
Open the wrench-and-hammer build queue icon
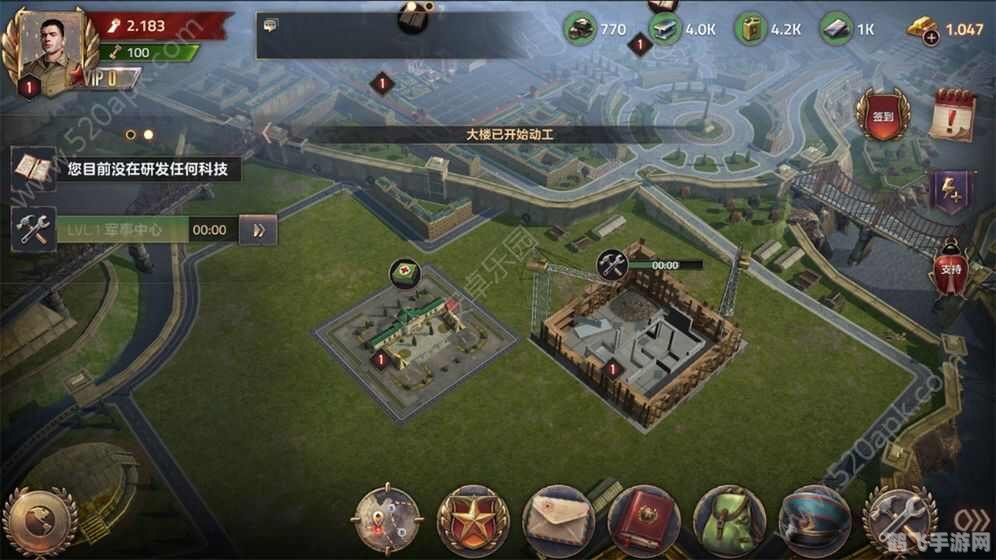click(32, 230)
